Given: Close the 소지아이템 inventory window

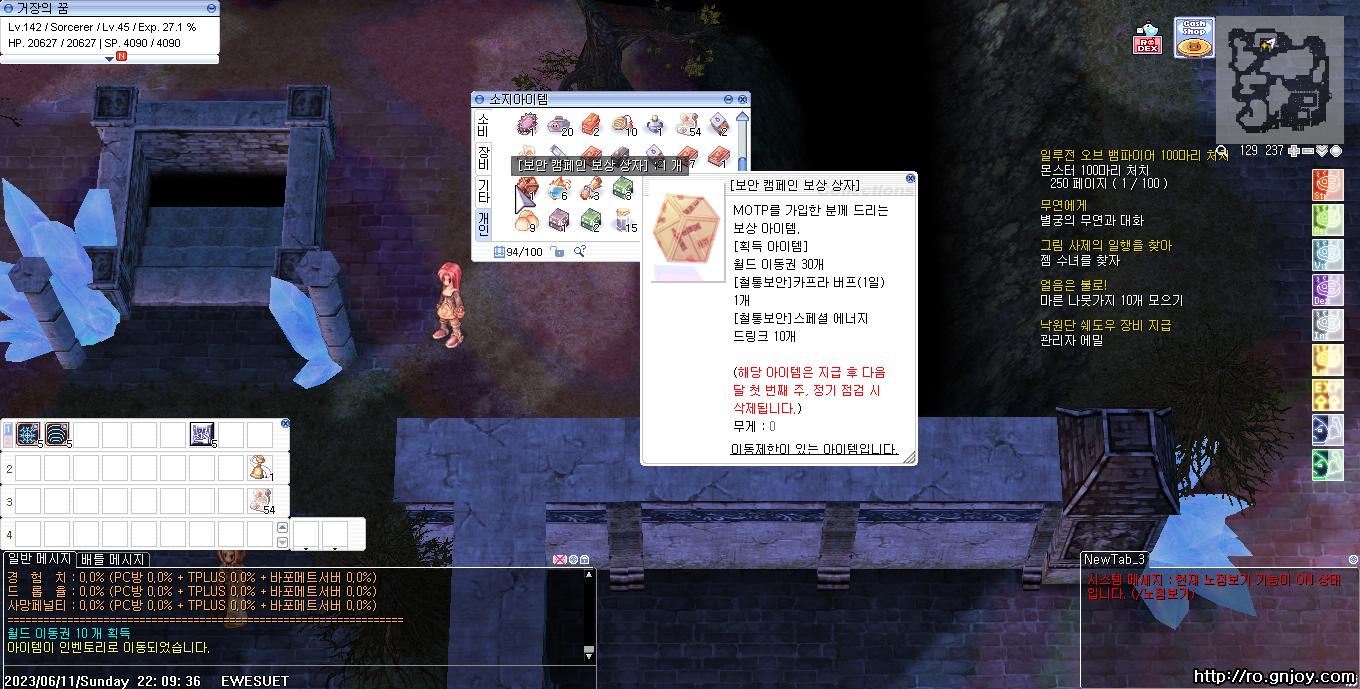Looking at the screenshot, I should coord(743,99).
